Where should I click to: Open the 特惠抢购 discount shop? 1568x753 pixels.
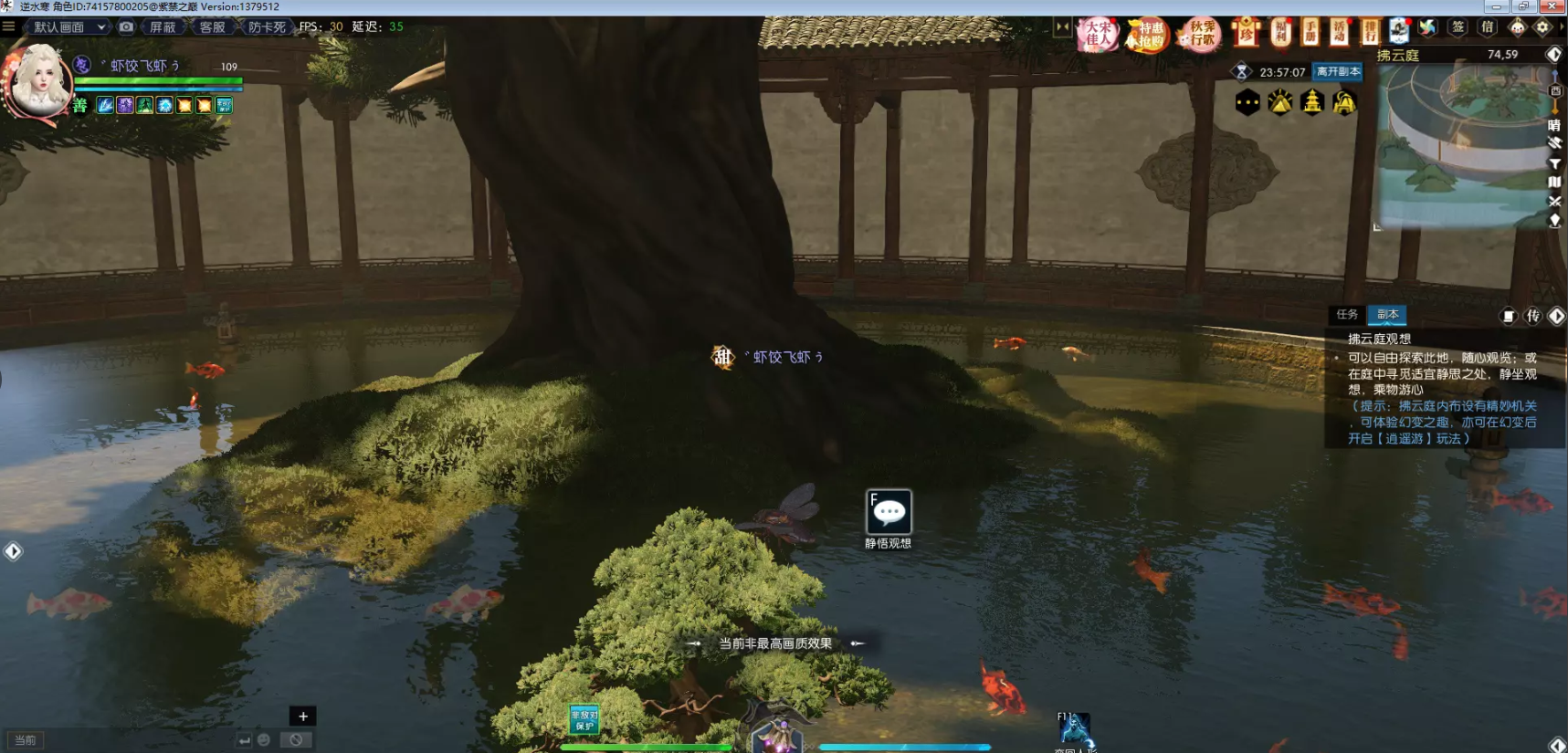click(1148, 35)
